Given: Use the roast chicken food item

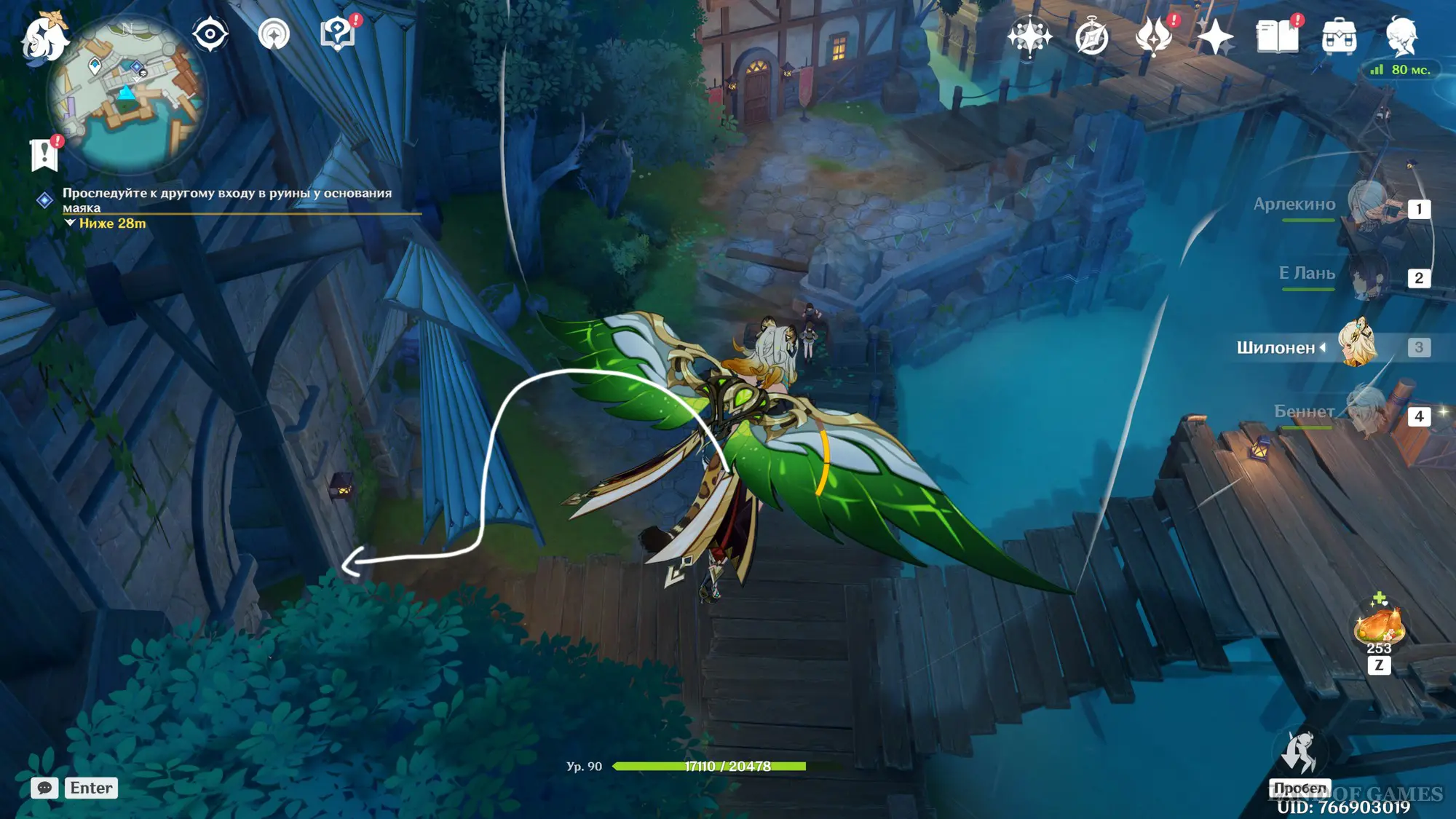Looking at the screenshot, I should pos(1378,626).
